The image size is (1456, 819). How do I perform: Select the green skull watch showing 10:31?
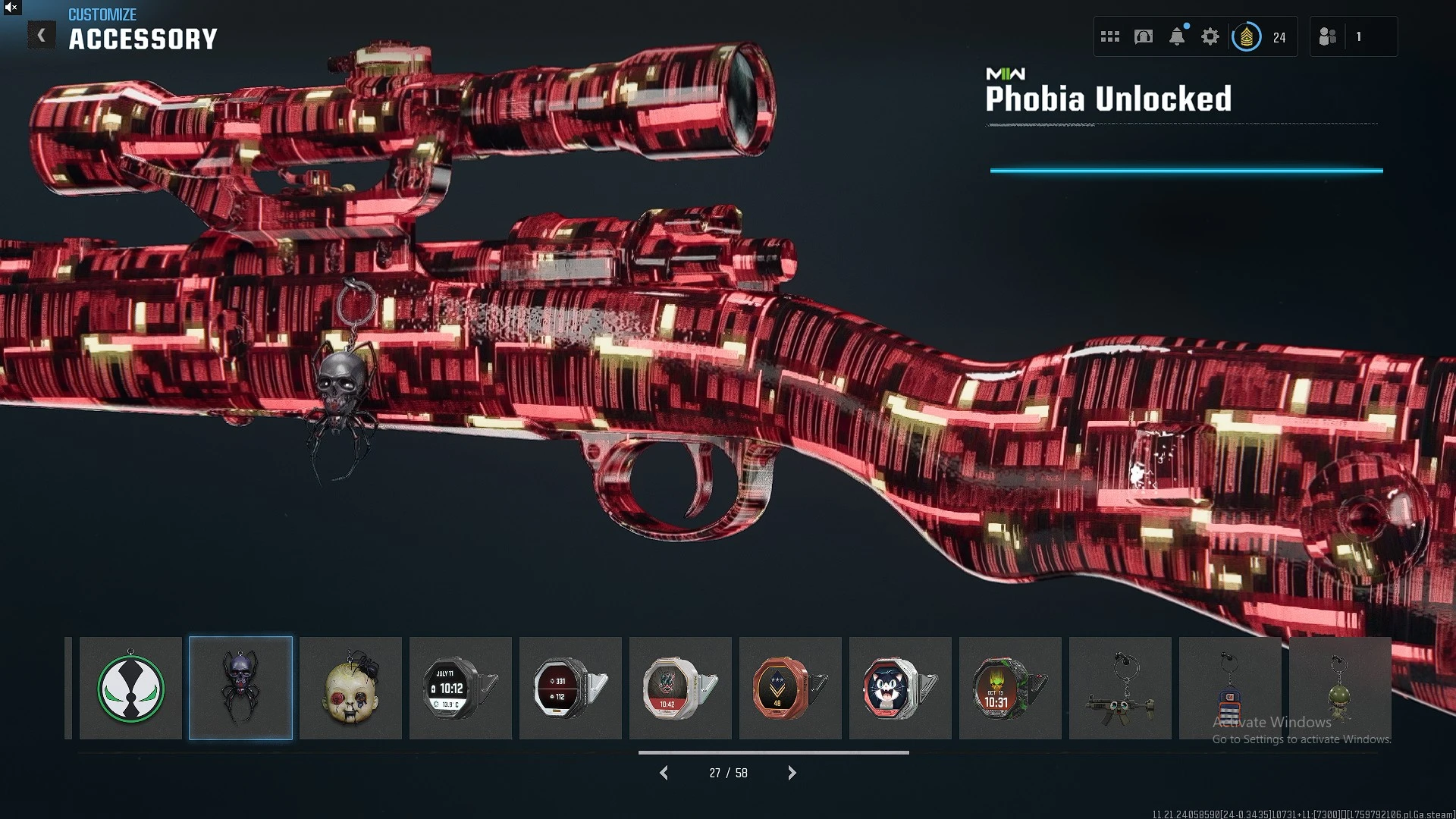(x=1010, y=688)
